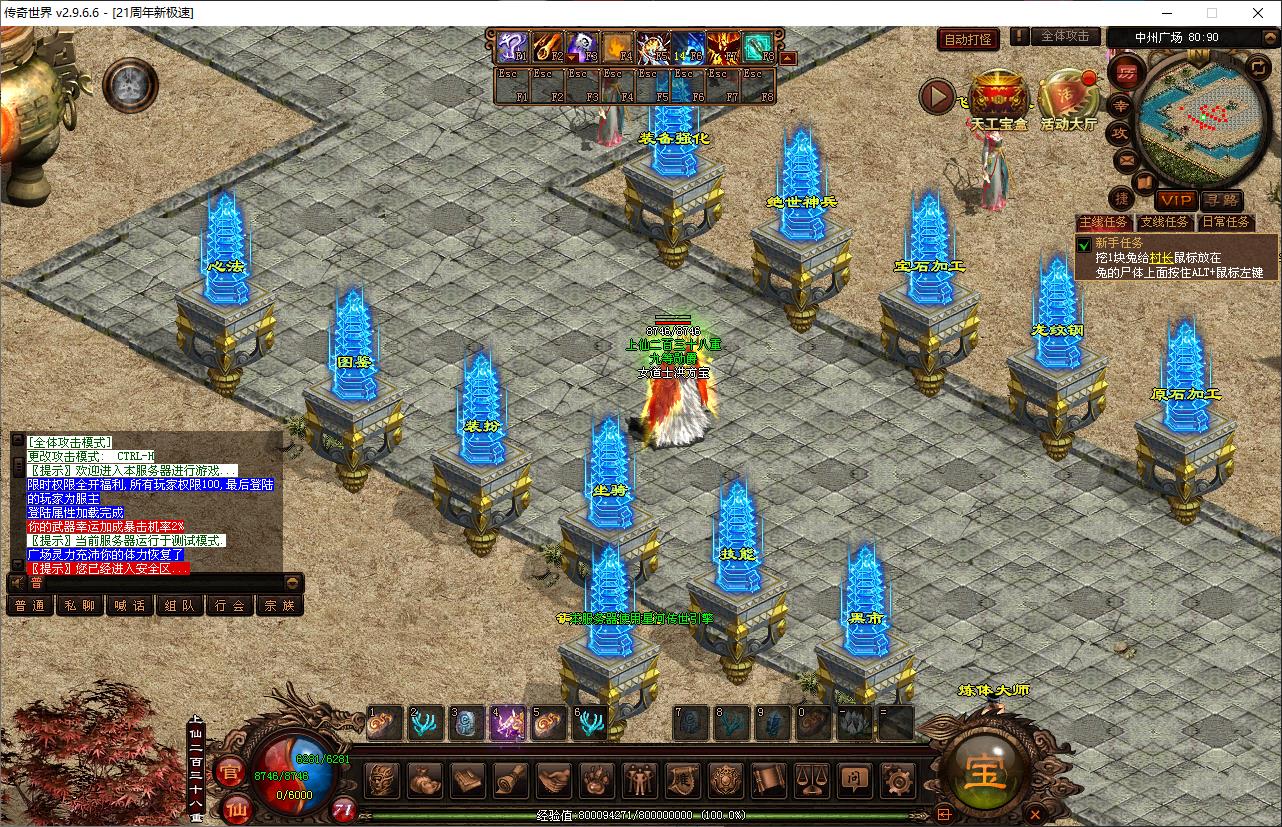Open the 活动大厅 event hall icon
The image size is (1282, 827).
[x=1067, y=99]
